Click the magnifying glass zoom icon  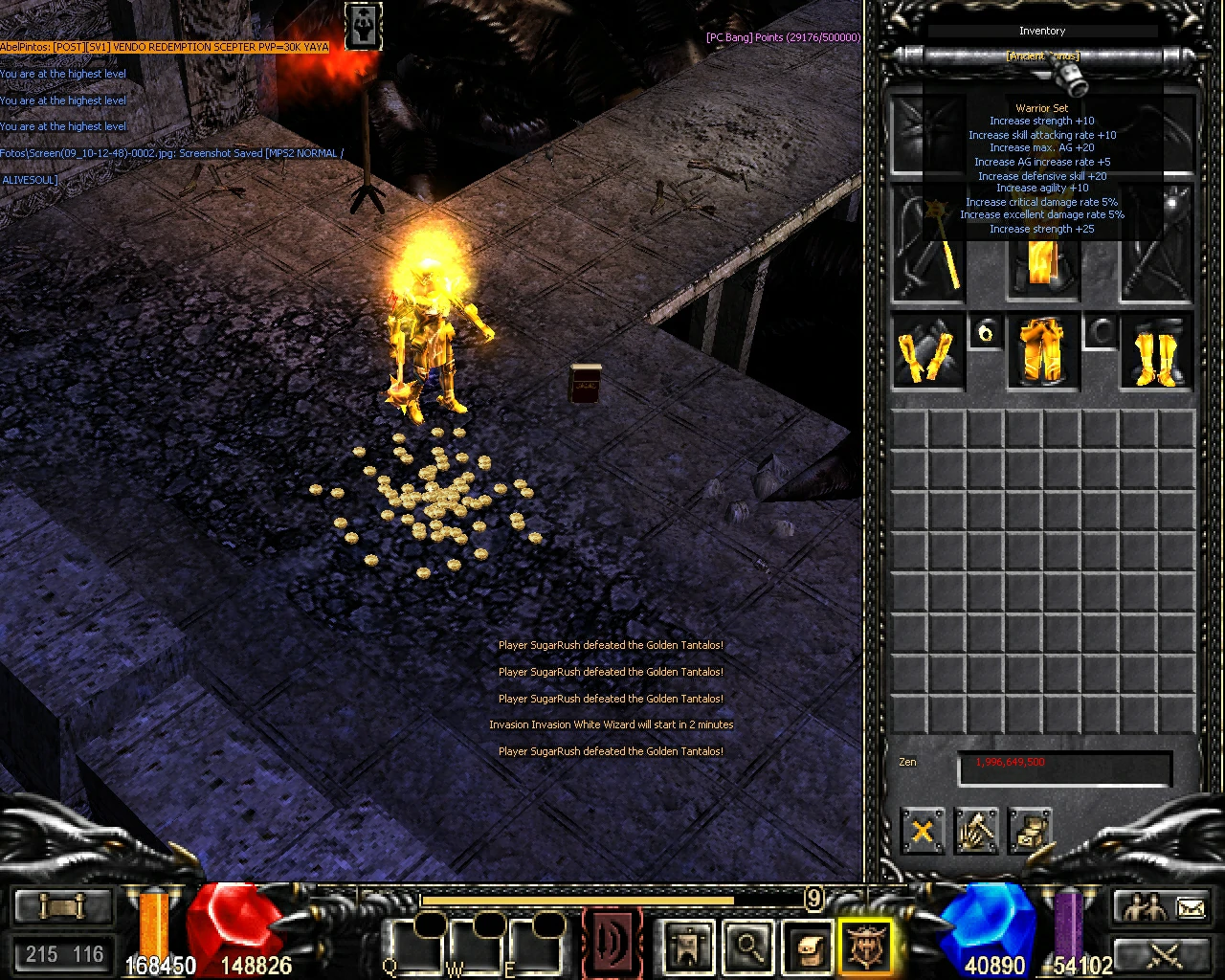coord(748,946)
